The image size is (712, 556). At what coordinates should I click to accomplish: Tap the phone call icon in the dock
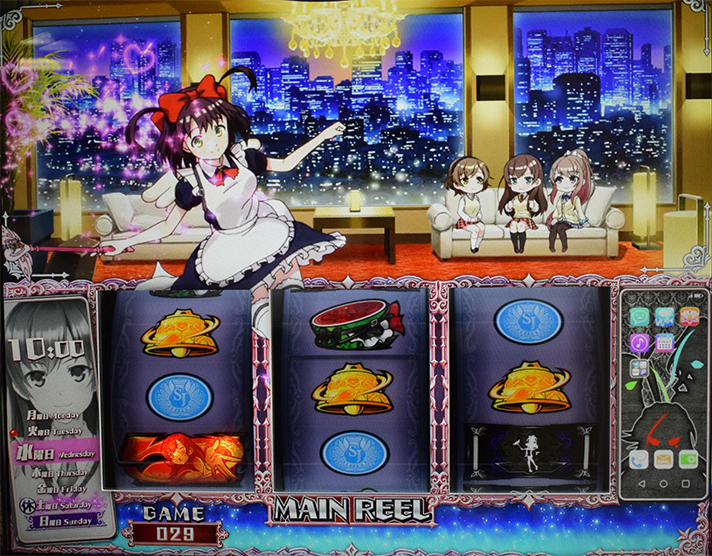point(640,459)
